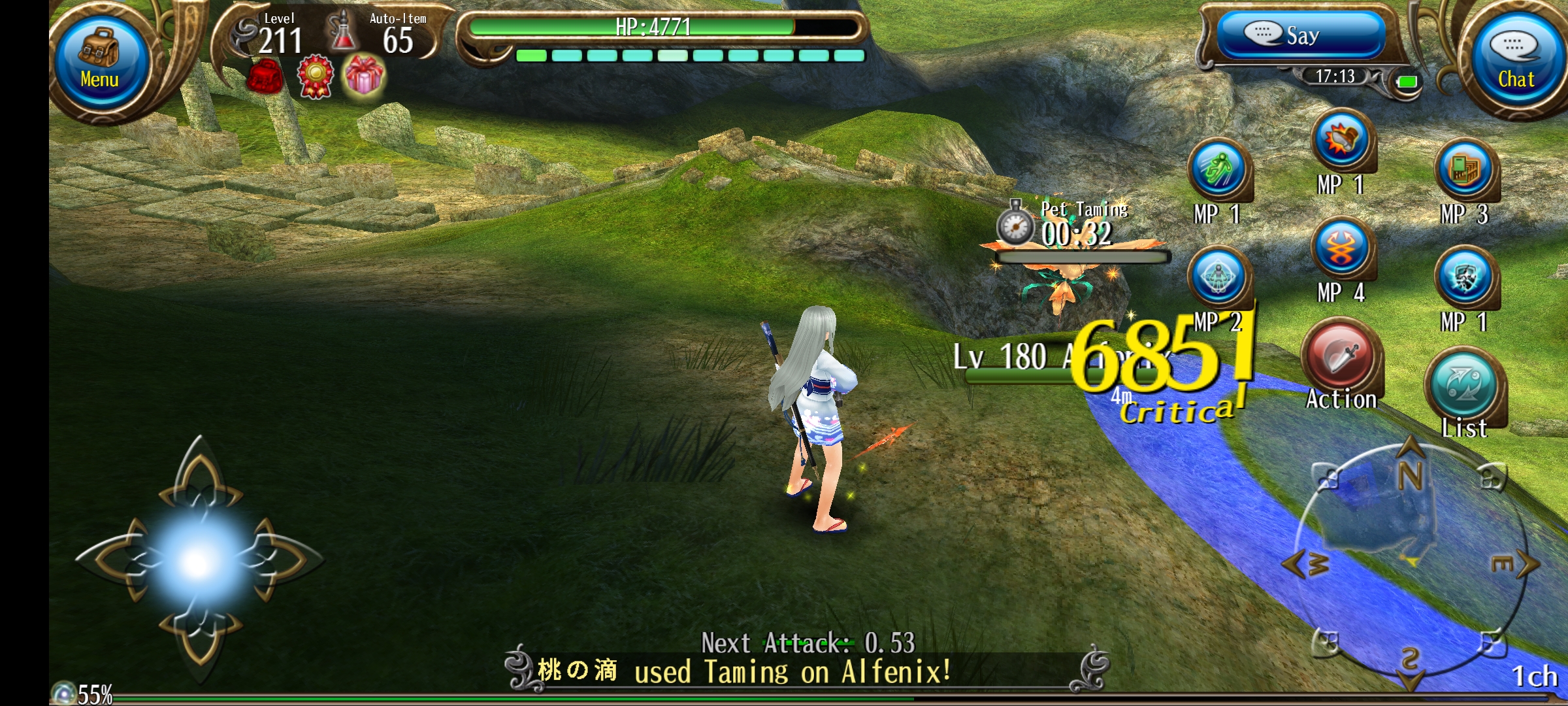Use the Auto-Item potion slot
This screenshot has height=706, width=1568.
click(x=342, y=33)
